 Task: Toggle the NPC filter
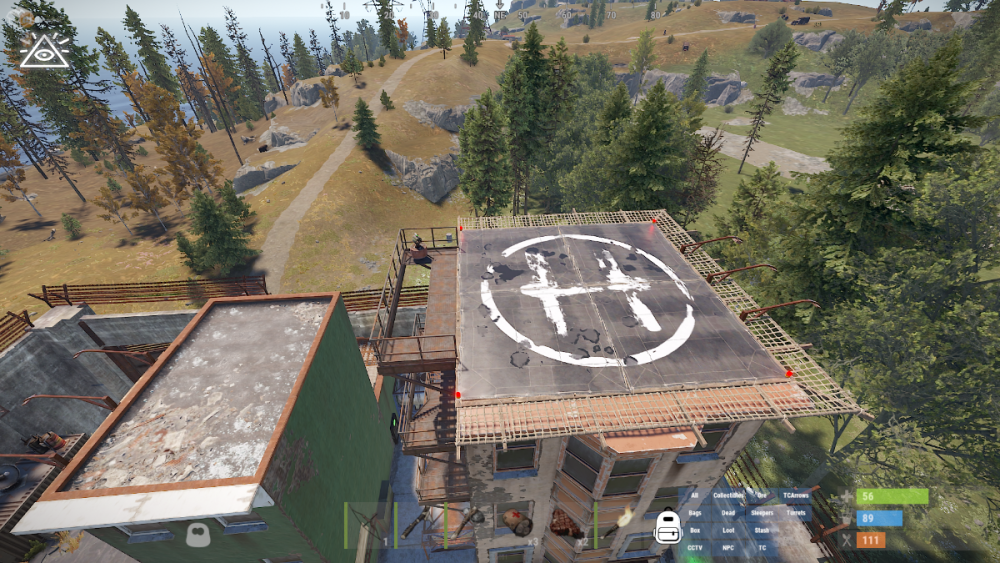coord(728,547)
